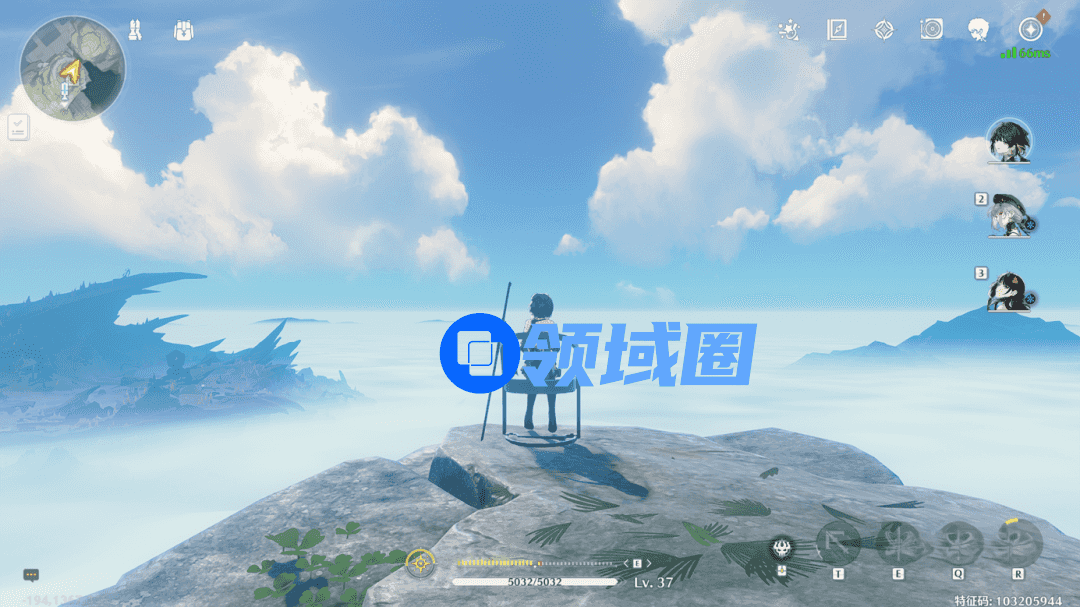This screenshot has height=607, width=1080.
Task: Open the backpack inventory icon
Action: click(182, 31)
